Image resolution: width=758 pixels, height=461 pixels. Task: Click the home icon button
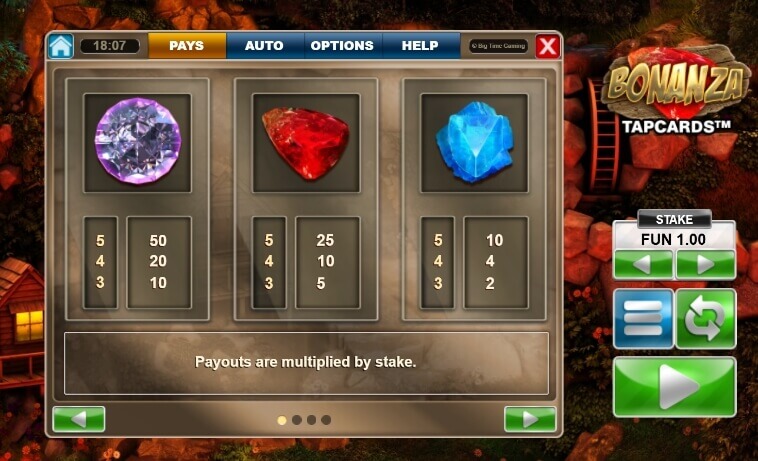click(x=61, y=46)
